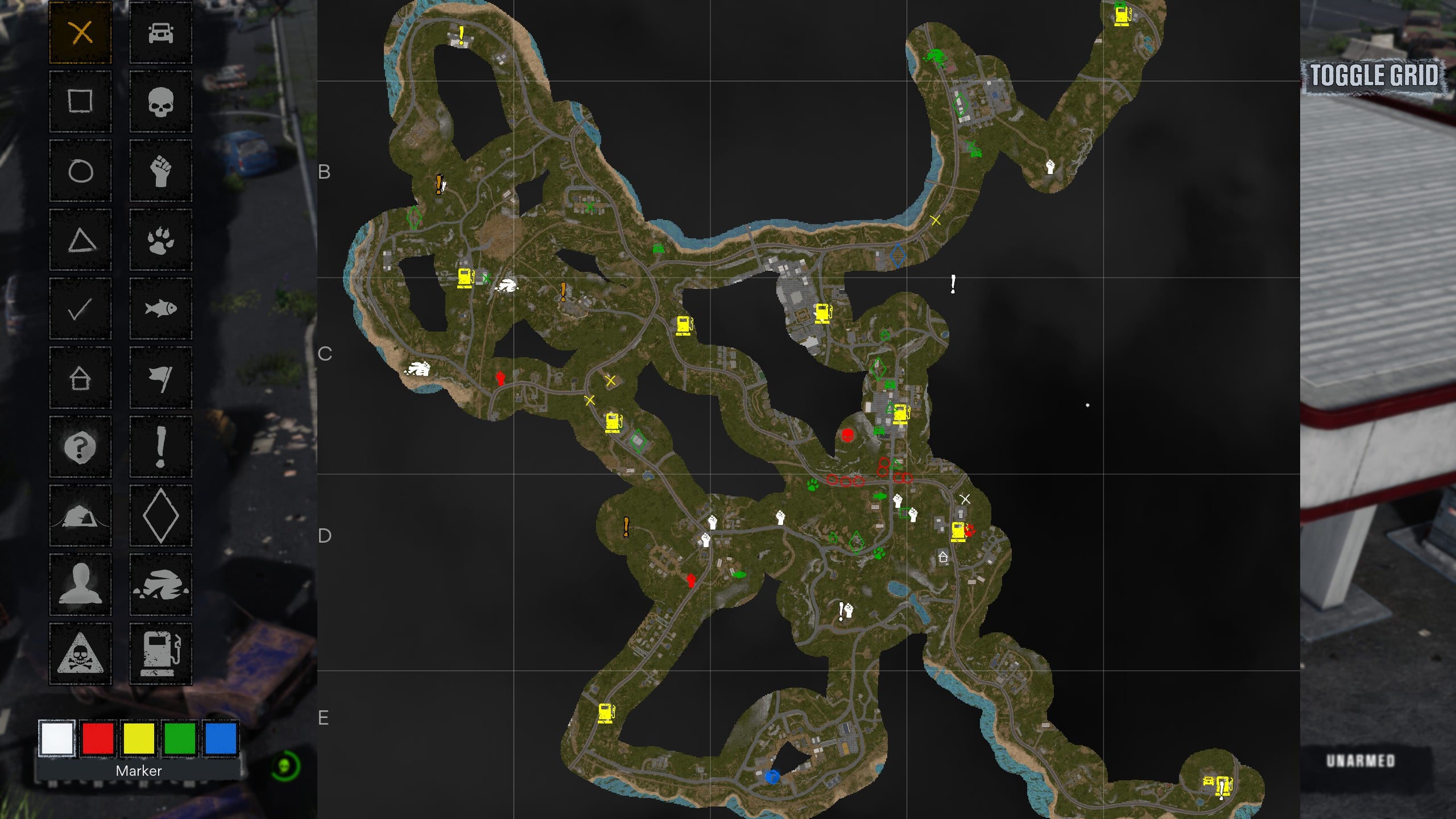Screen dimensions: 1456x819
Task: Pick the skull marker icon
Action: coord(161,102)
